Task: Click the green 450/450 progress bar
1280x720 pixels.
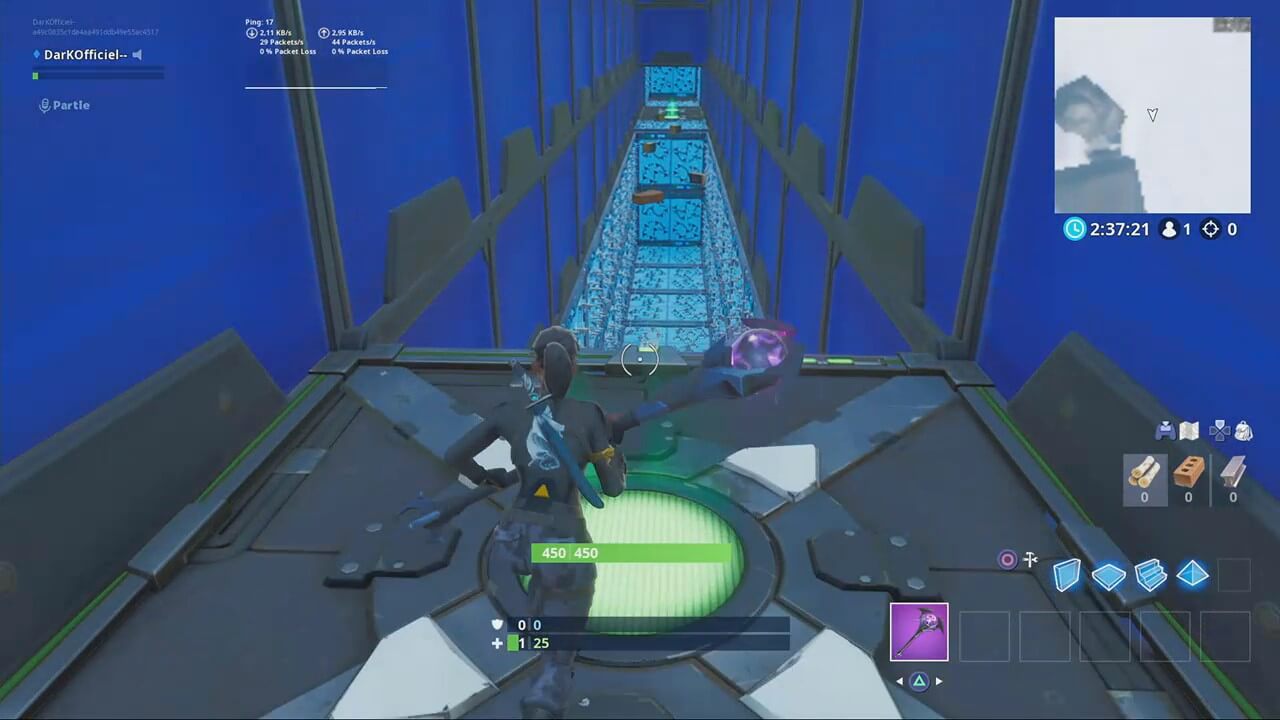Action: pyautogui.click(x=628, y=553)
